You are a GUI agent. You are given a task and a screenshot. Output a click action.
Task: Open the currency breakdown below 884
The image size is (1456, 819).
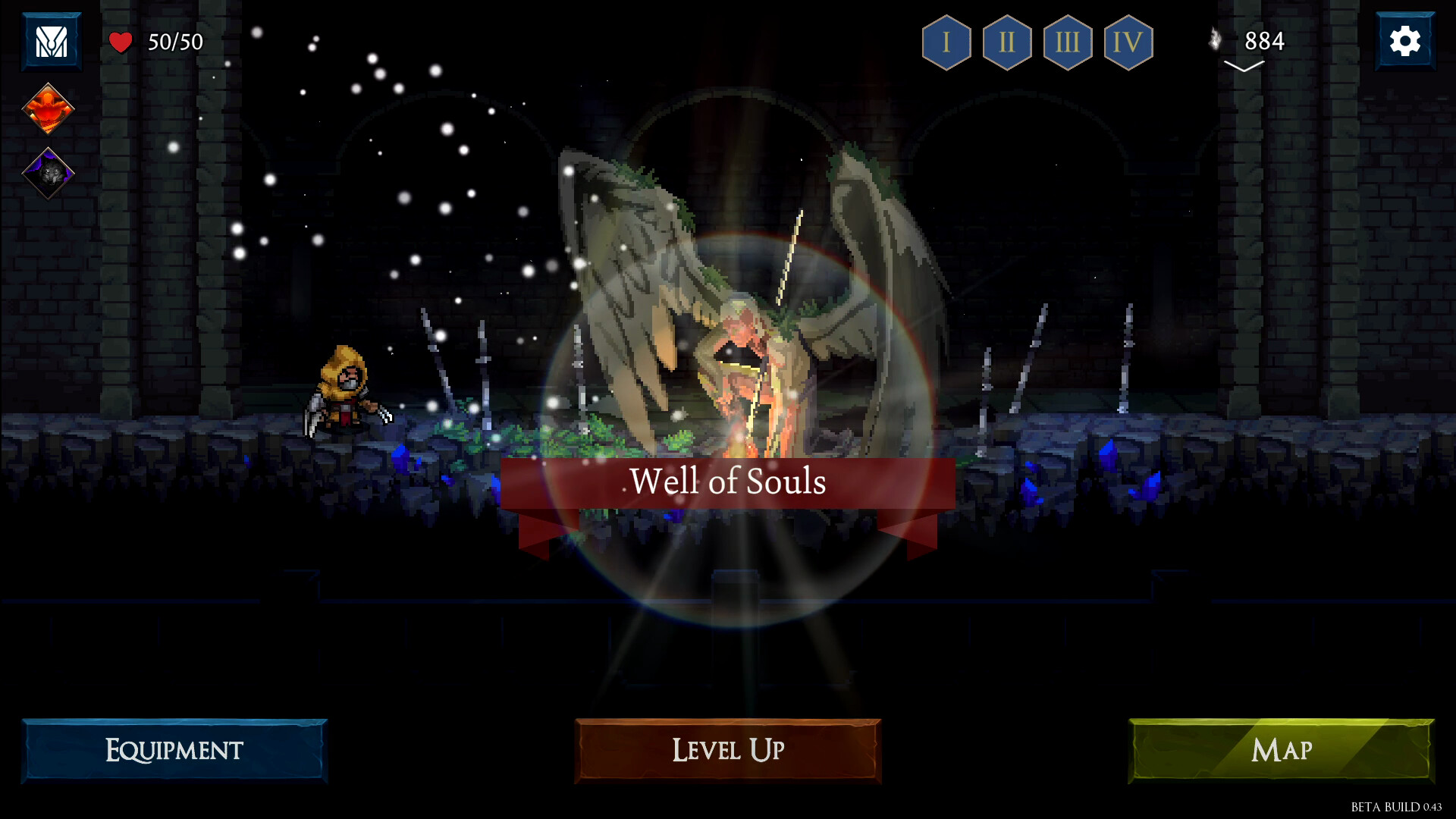coord(1244,67)
